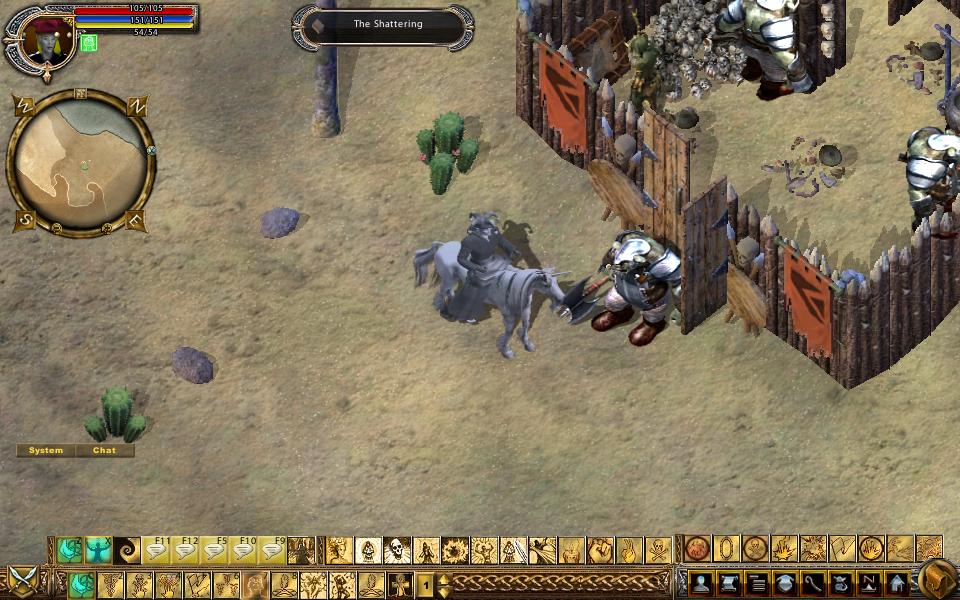The height and width of the screenshot is (600, 960).
Task: Open the circular minimap
Action: click(80, 162)
